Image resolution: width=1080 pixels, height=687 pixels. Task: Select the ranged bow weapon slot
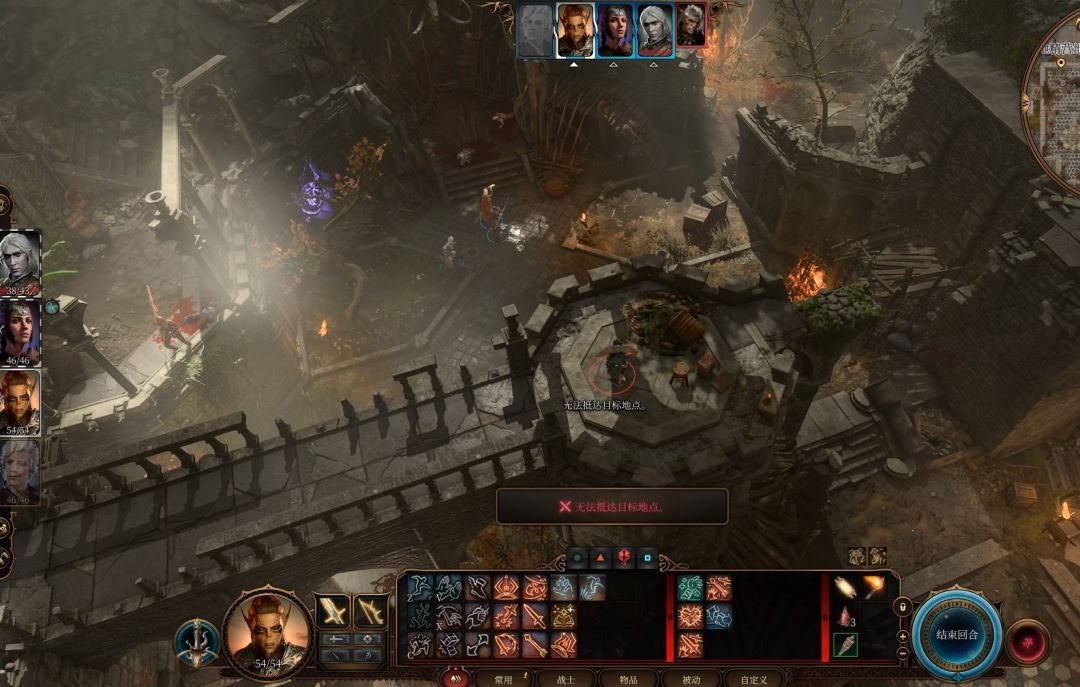pyautogui.click(x=371, y=610)
